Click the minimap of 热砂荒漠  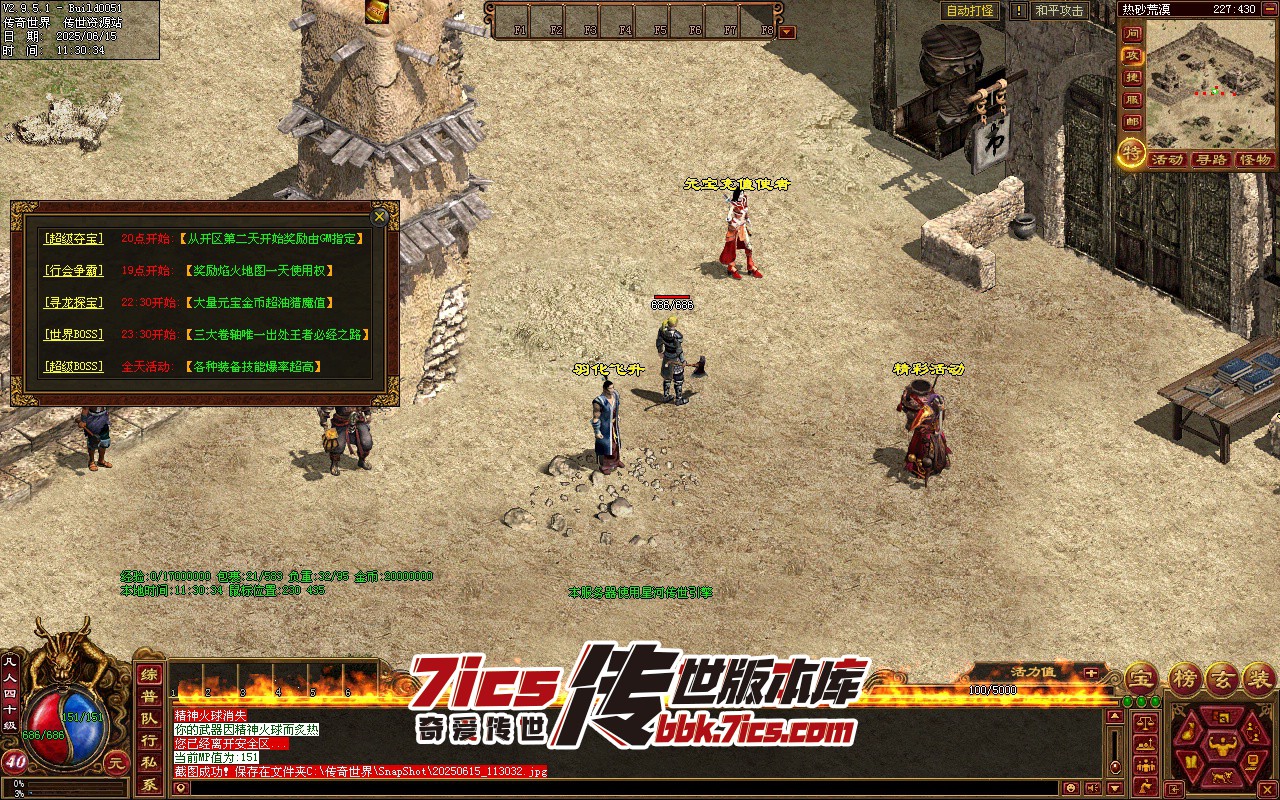point(1210,82)
